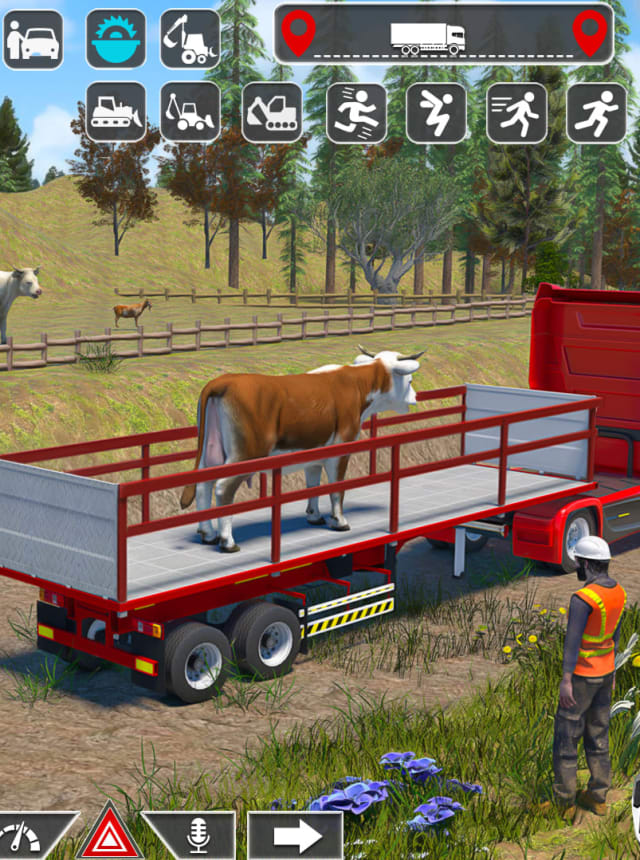The image size is (640, 860).
Task: Choose the bulldozer vehicle icon
Action: (116, 112)
